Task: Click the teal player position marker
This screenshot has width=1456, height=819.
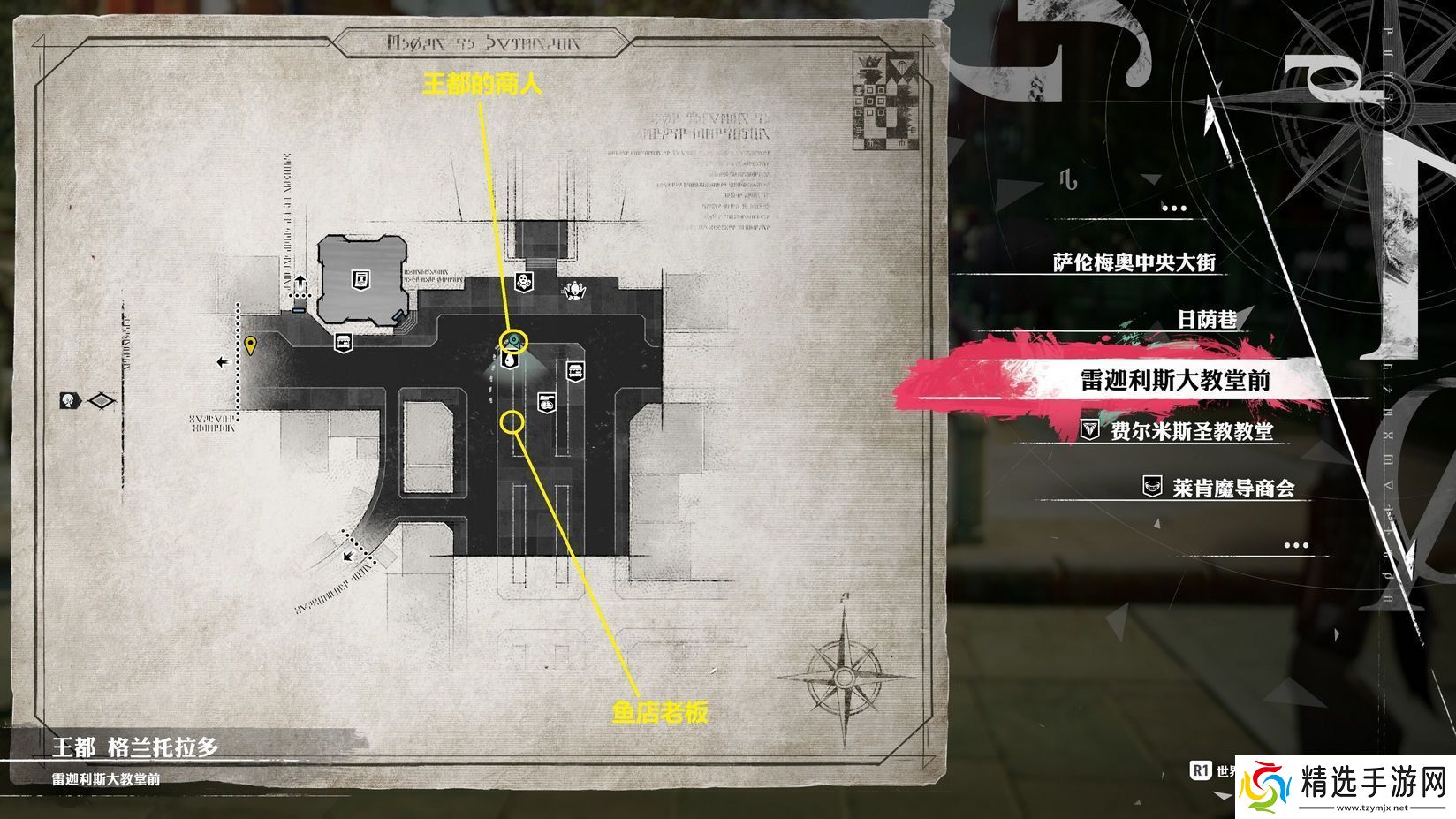Action: (x=513, y=341)
